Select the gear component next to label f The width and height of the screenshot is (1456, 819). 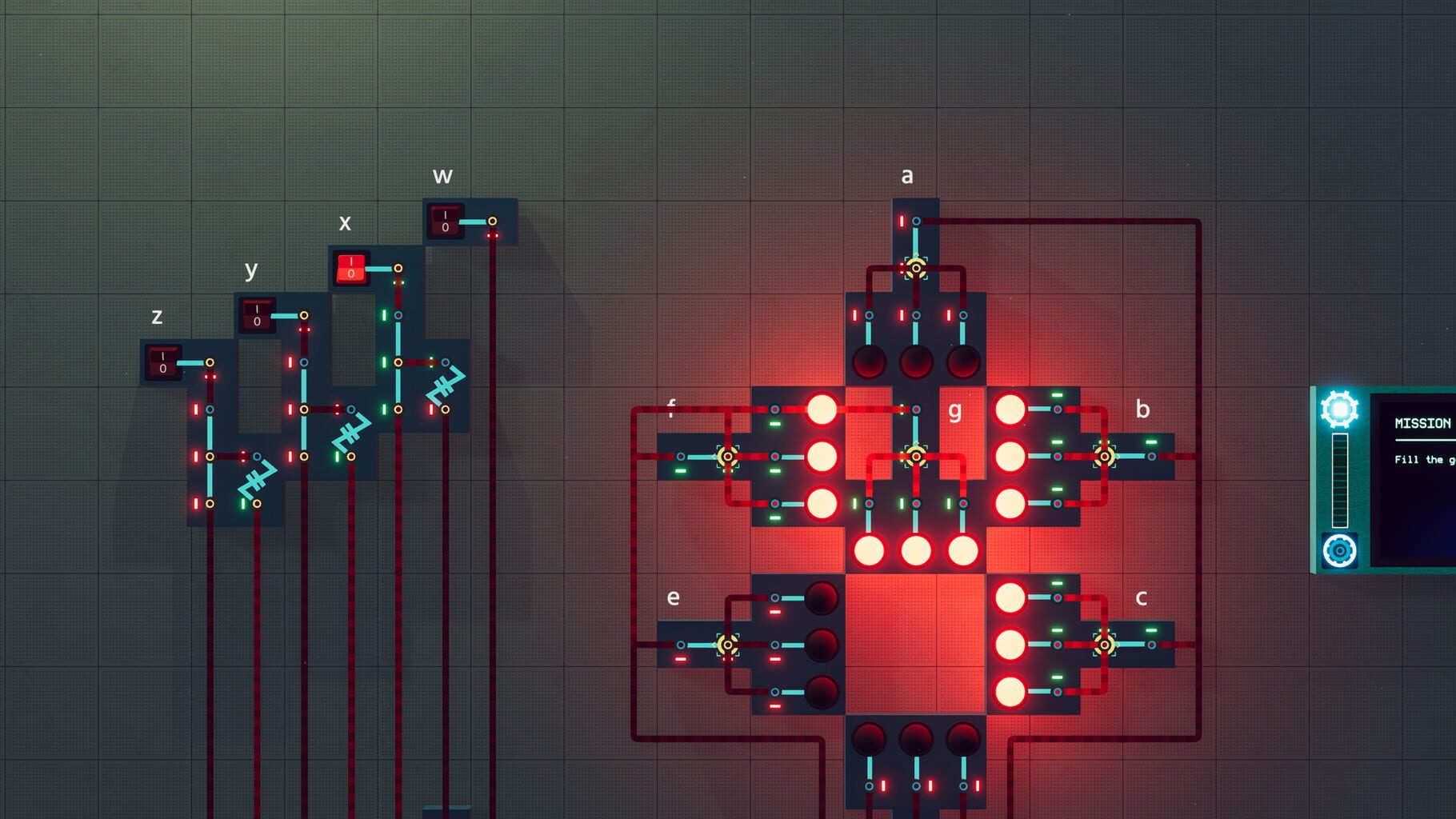pos(726,457)
